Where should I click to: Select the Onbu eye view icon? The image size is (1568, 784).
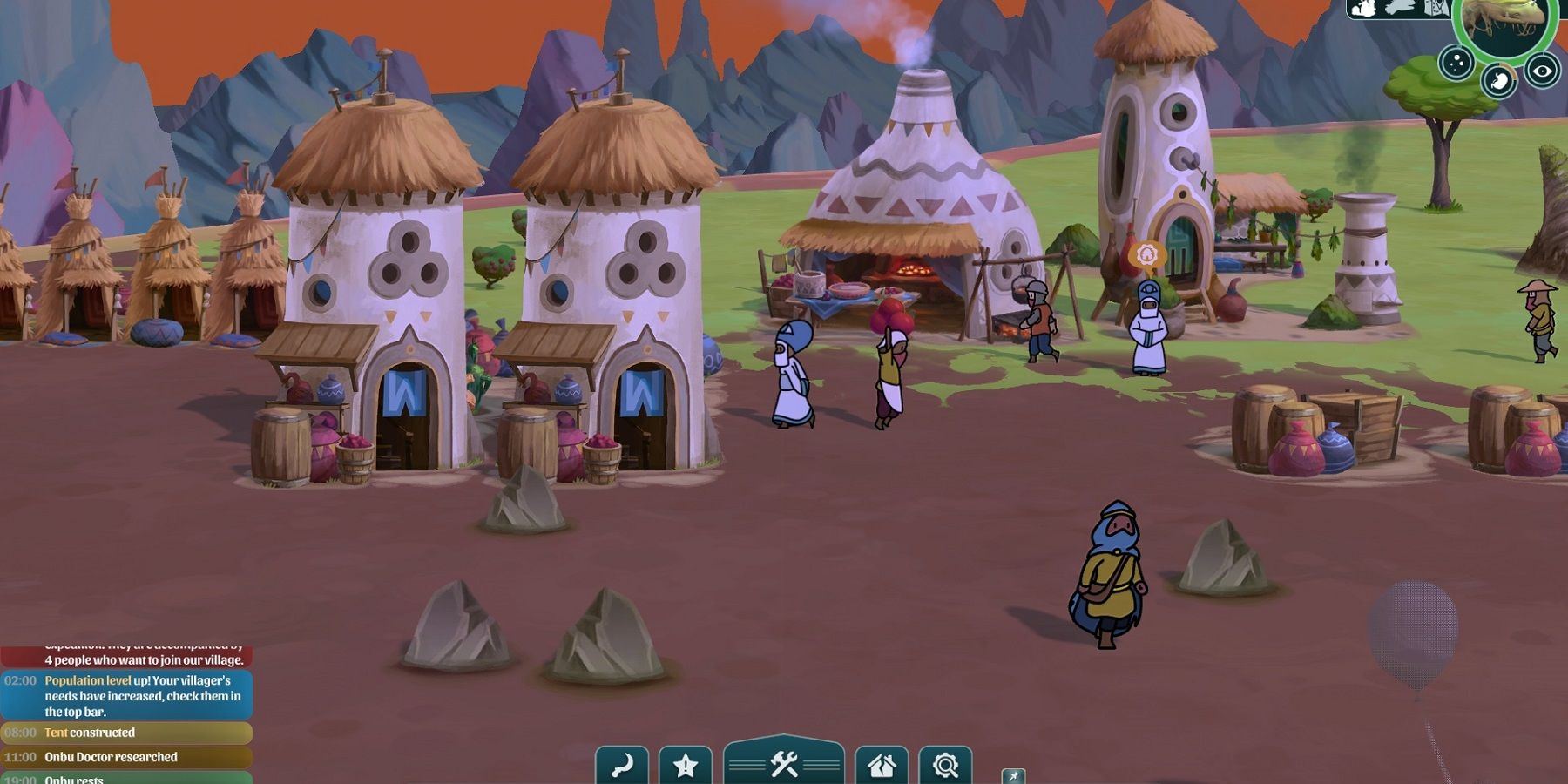click(x=1543, y=71)
